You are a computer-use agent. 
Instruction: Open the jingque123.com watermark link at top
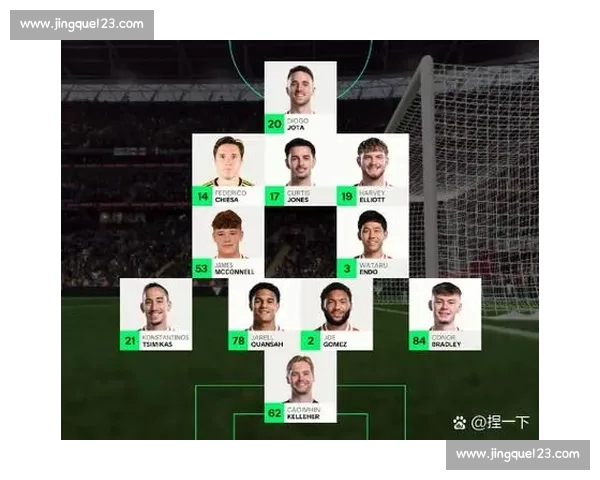click(82, 25)
